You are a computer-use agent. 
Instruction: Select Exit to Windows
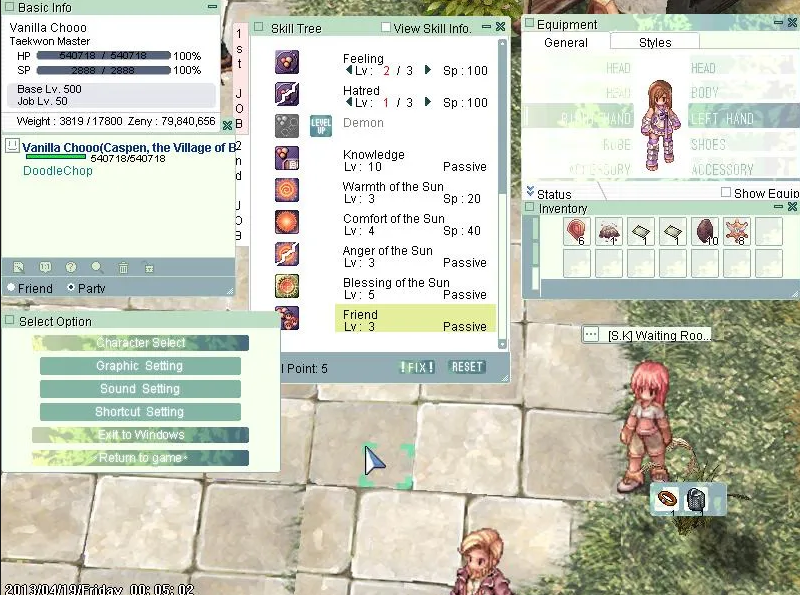point(140,435)
